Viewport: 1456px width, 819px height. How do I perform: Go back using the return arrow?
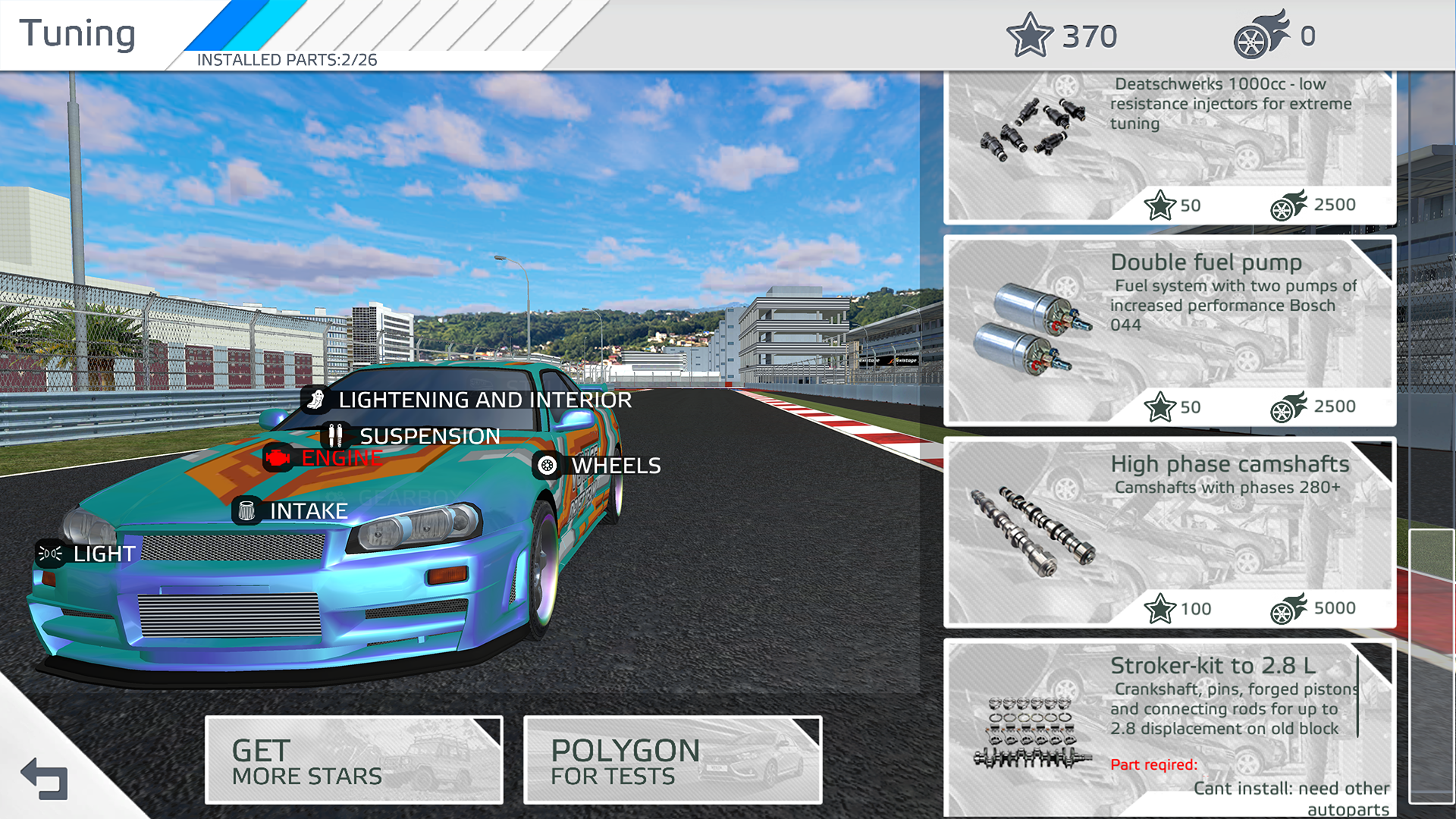click(44, 779)
